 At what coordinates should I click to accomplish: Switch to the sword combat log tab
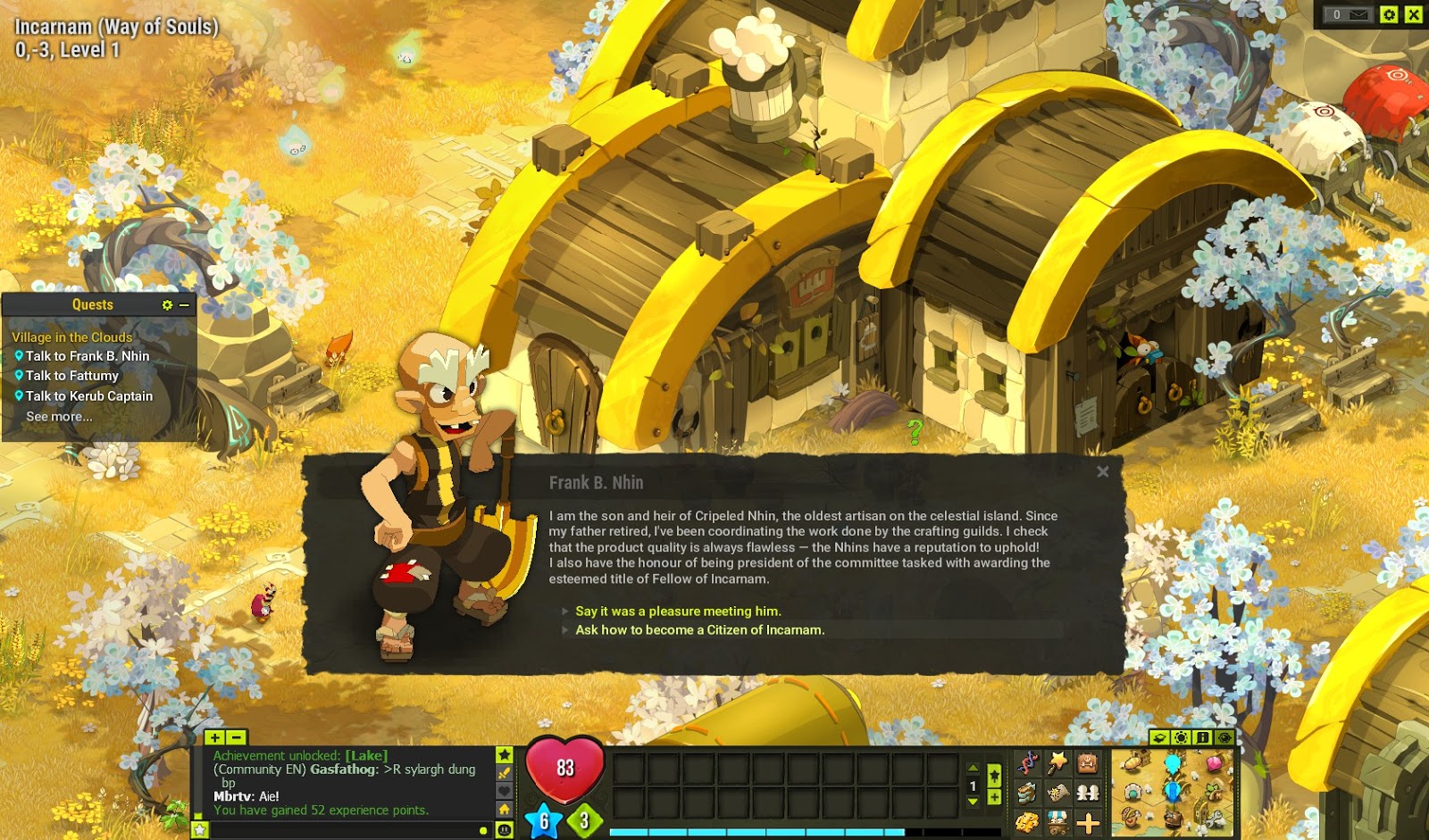click(505, 773)
